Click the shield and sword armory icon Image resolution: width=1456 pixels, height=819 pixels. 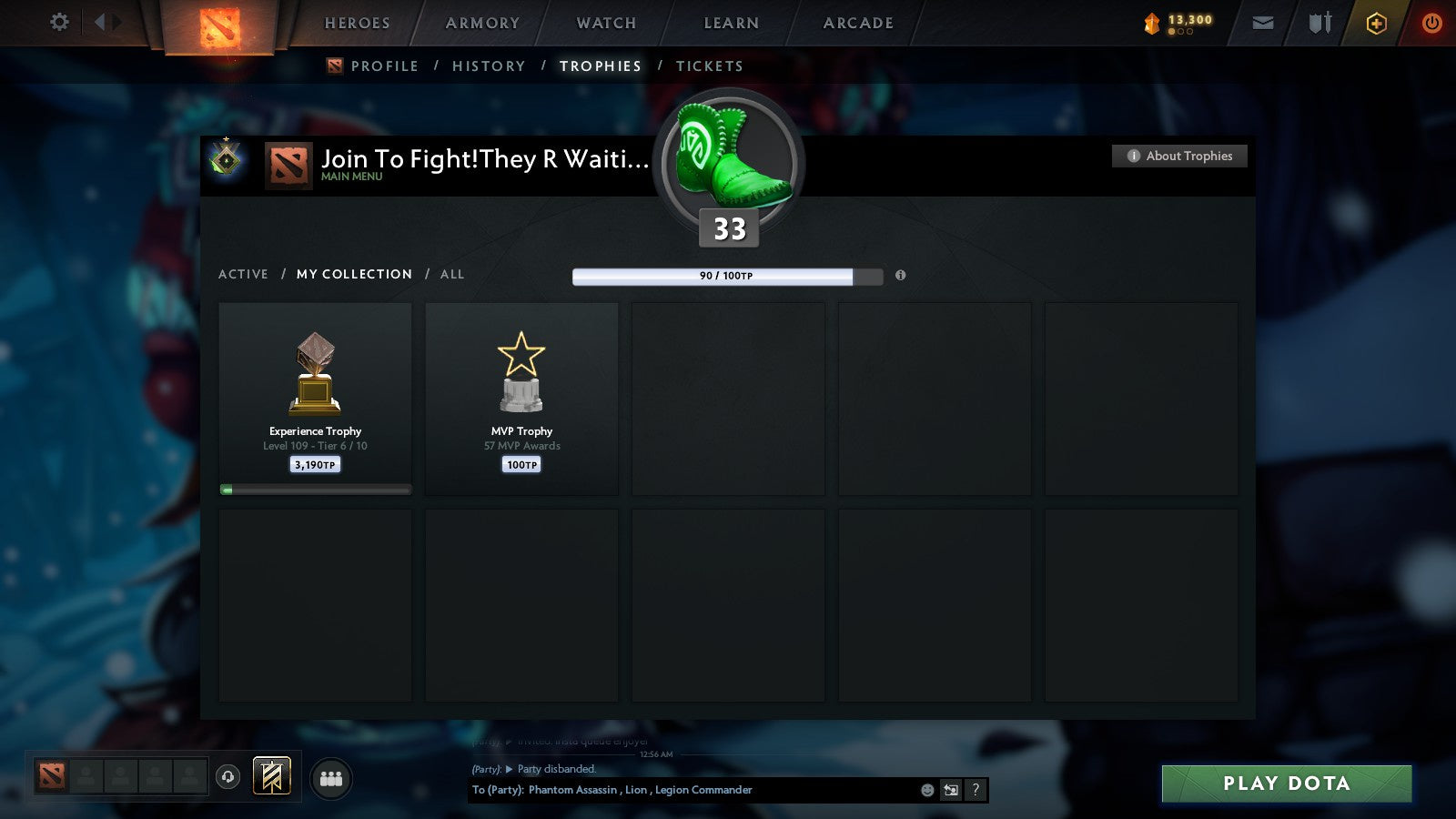[1318, 23]
